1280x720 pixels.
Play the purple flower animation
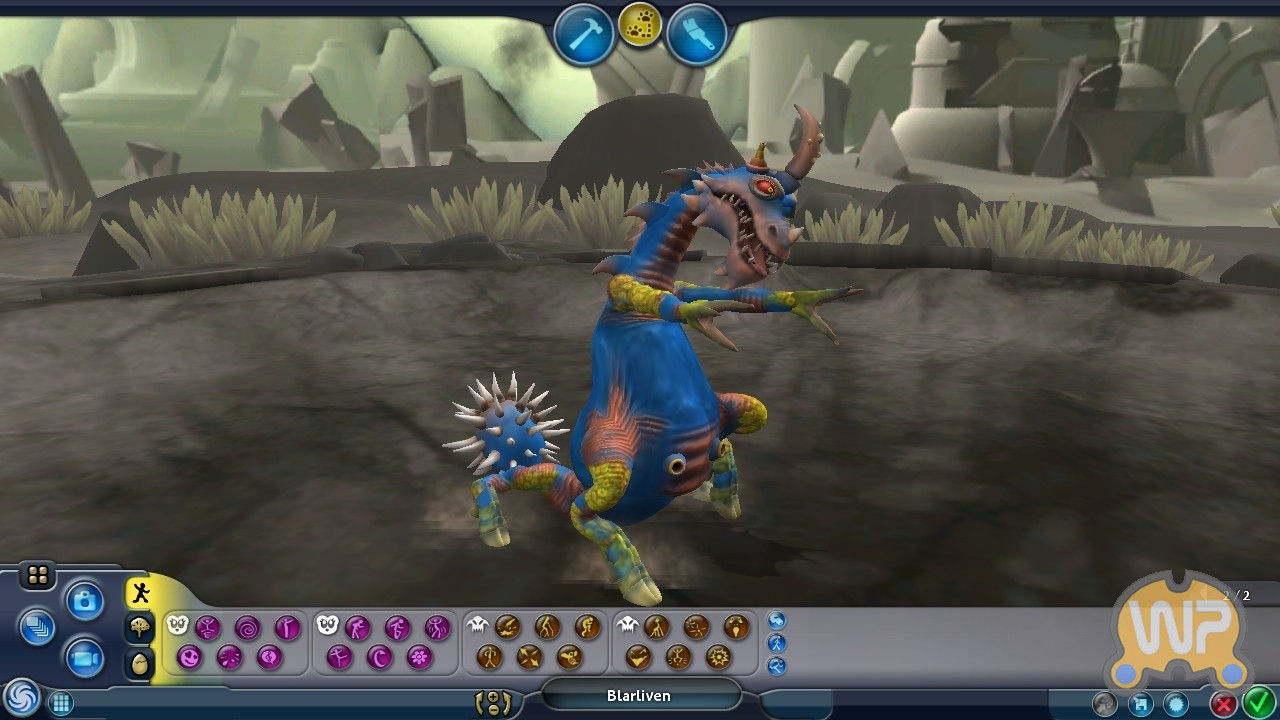(419, 657)
